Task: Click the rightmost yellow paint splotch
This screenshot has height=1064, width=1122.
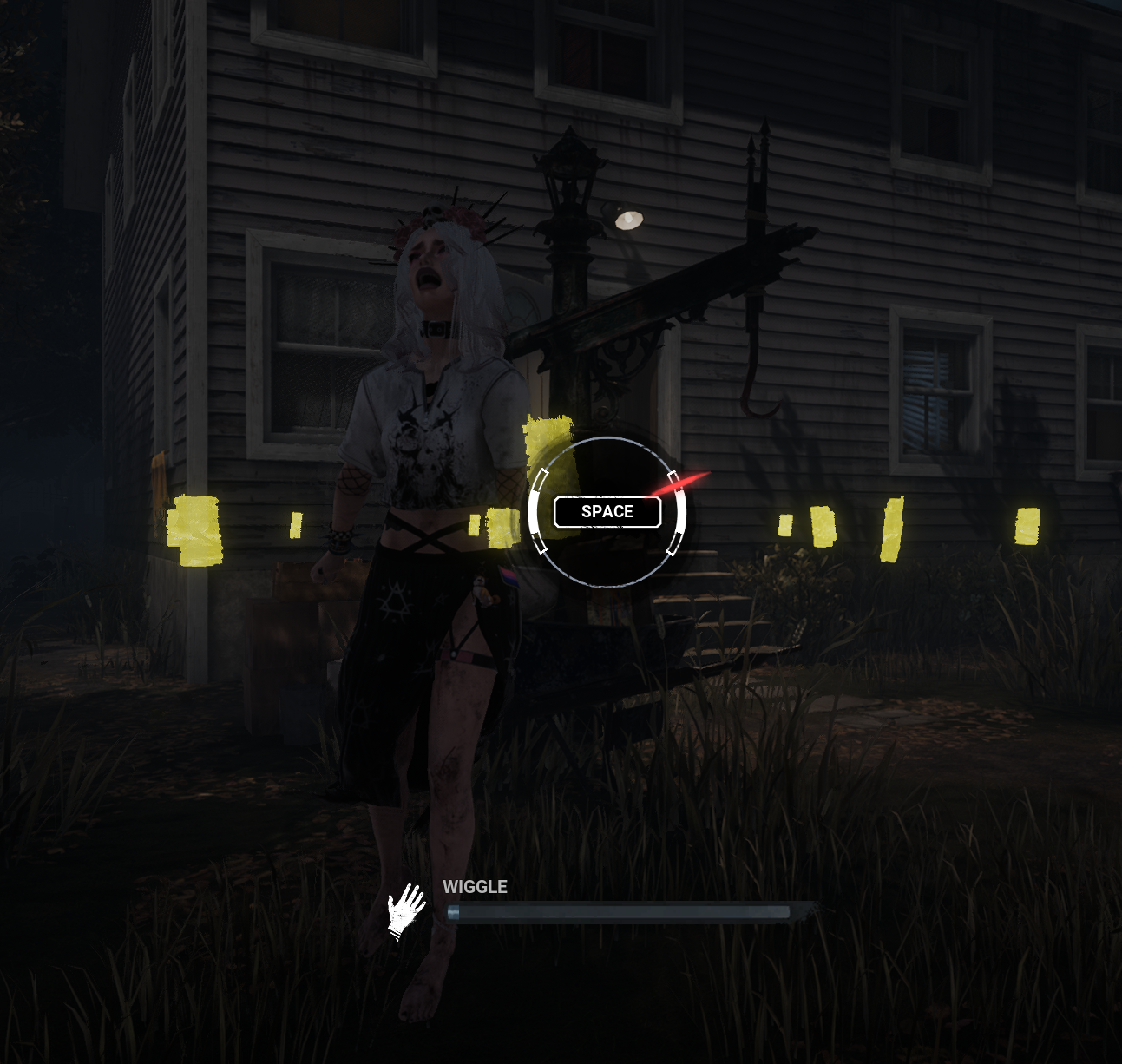Action: (x=1029, y=525)
